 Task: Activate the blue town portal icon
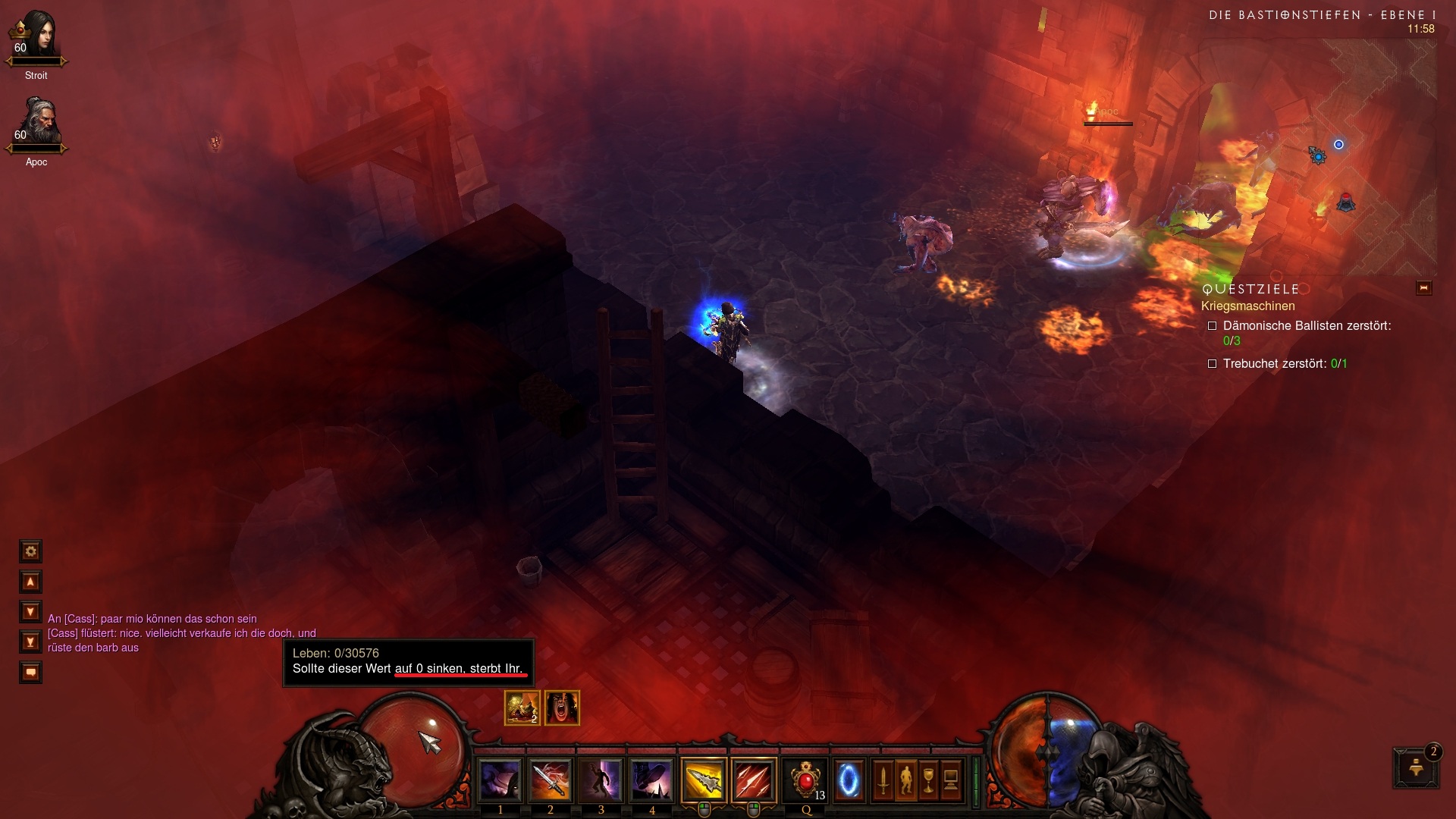[849, 780]
